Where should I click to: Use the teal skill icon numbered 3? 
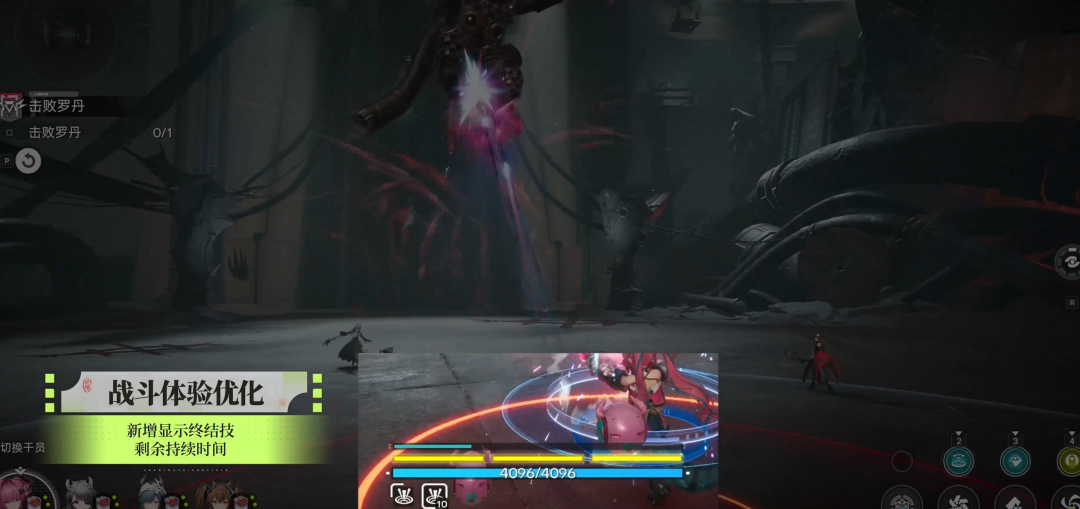1015,460
